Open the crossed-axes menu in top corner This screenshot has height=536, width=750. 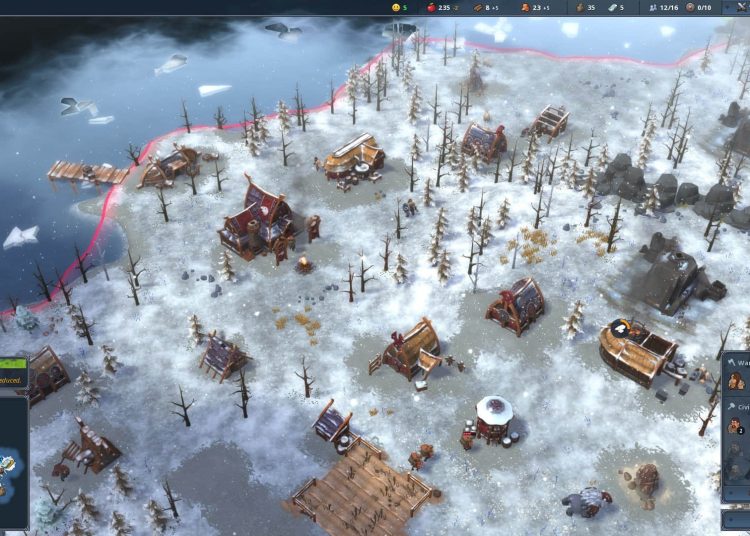coord(740,7)
